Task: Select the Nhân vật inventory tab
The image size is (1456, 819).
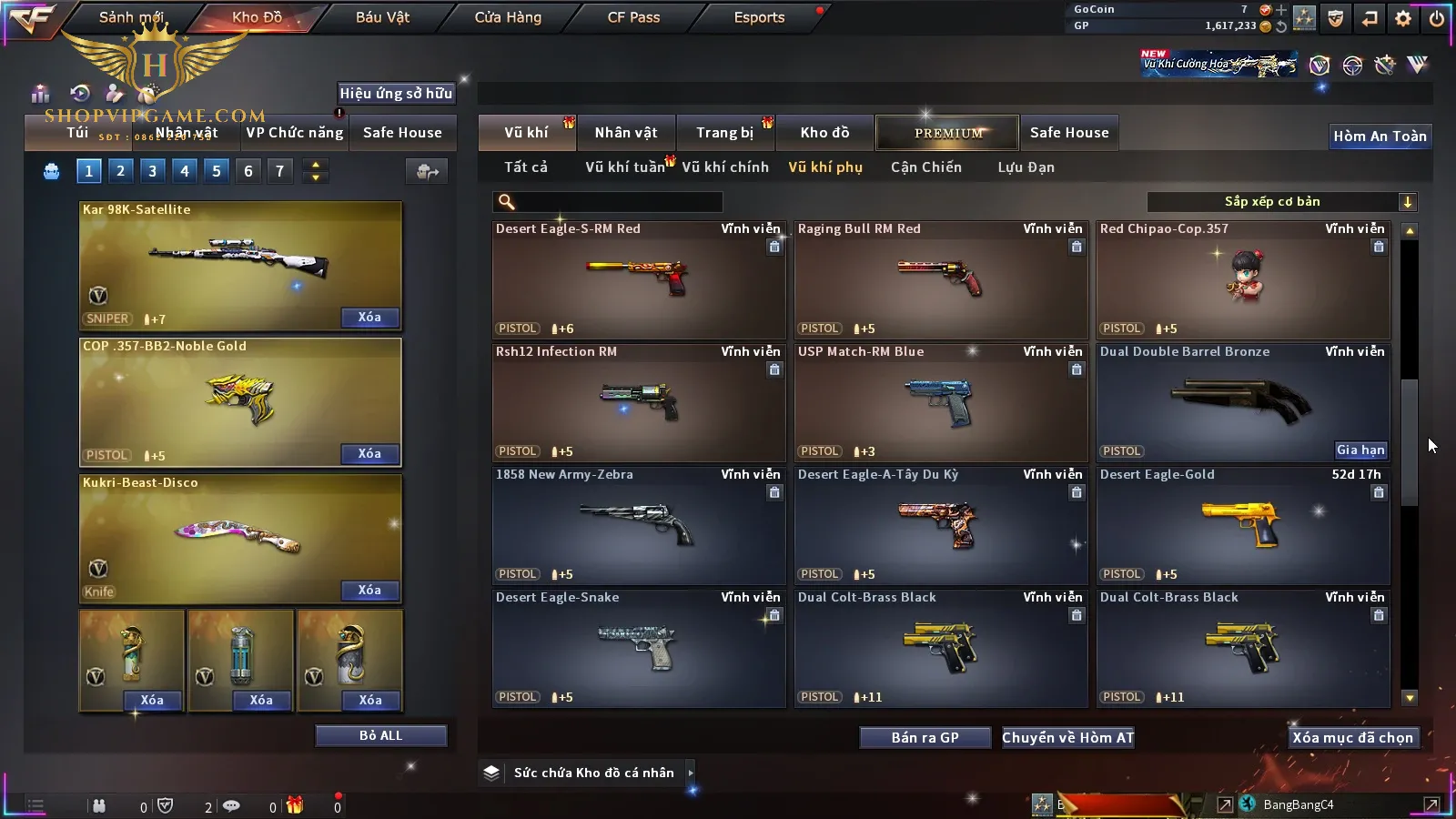Action: pos(625,133)
